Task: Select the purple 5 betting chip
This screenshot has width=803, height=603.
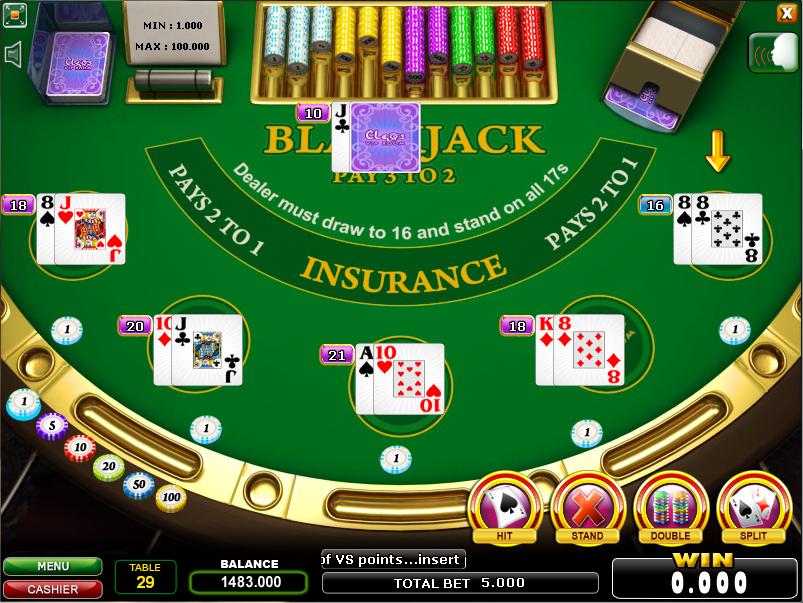Action: 51,425
